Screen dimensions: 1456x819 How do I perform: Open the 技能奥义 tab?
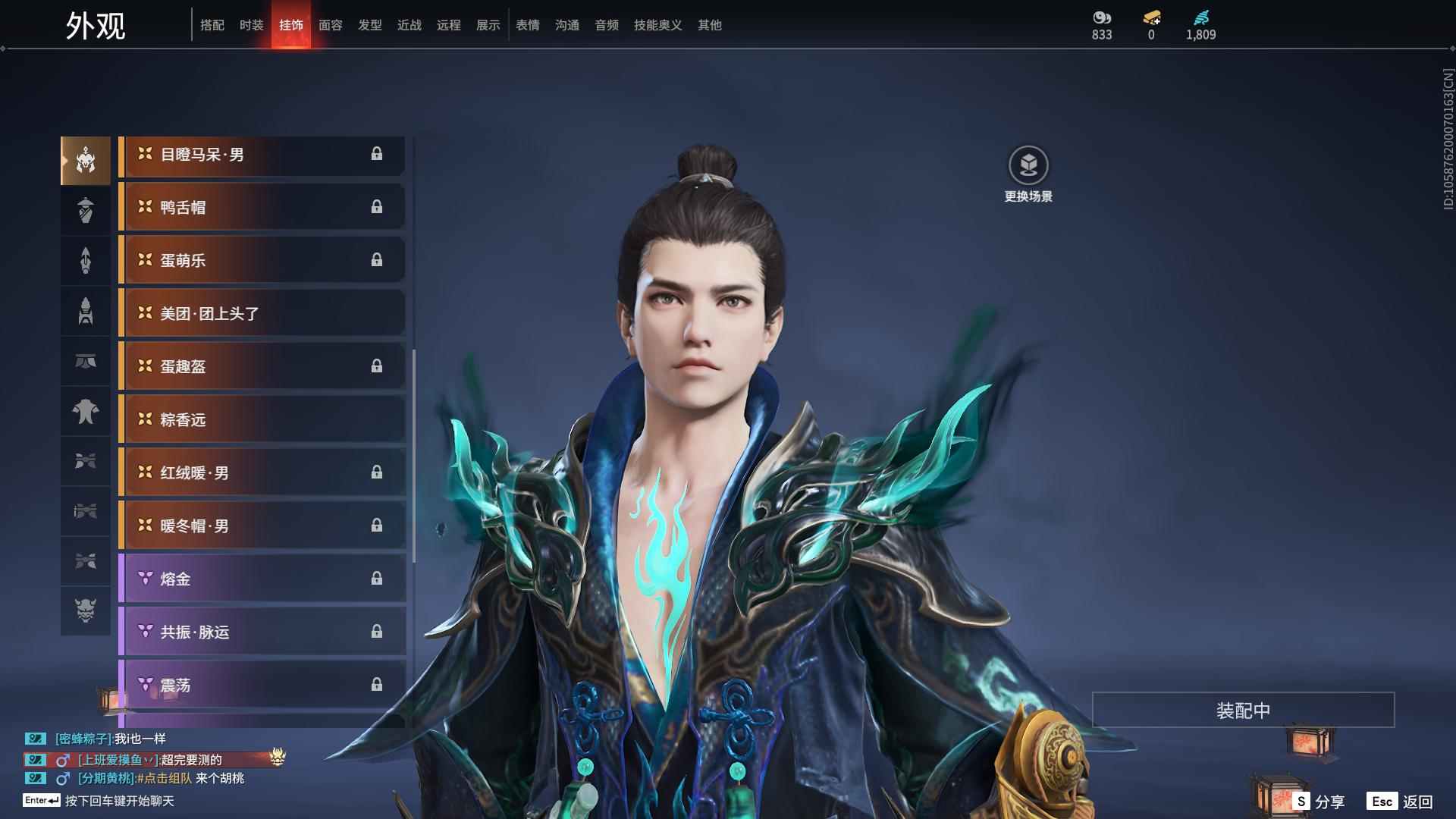tap(657, 25)
